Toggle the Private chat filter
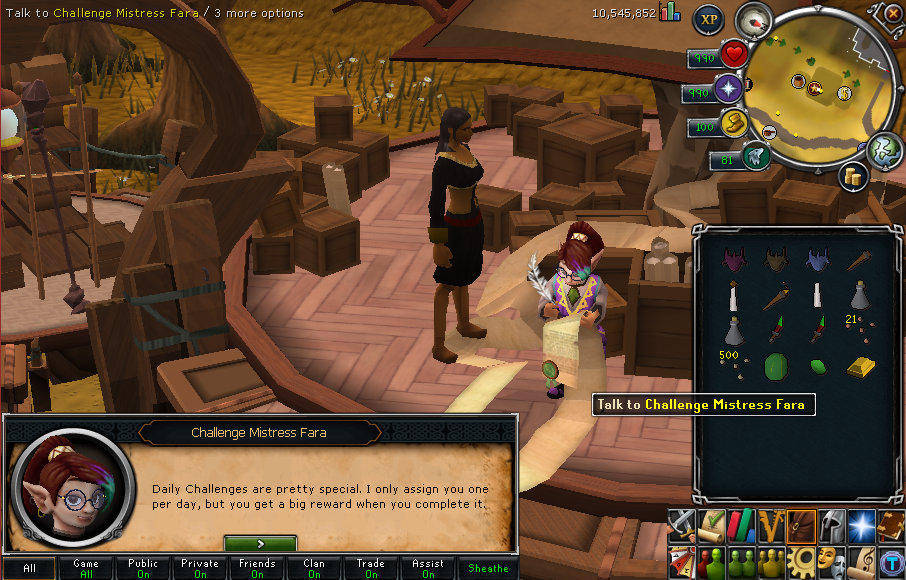This screenshot has width=906, height=580. point(200,568)
